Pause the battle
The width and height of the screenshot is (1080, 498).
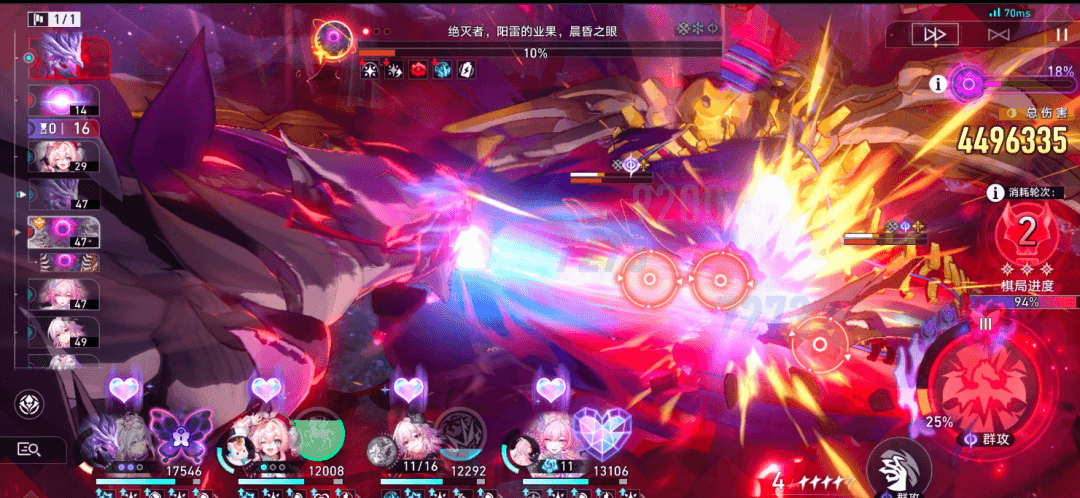click(x=1061, y=34)
